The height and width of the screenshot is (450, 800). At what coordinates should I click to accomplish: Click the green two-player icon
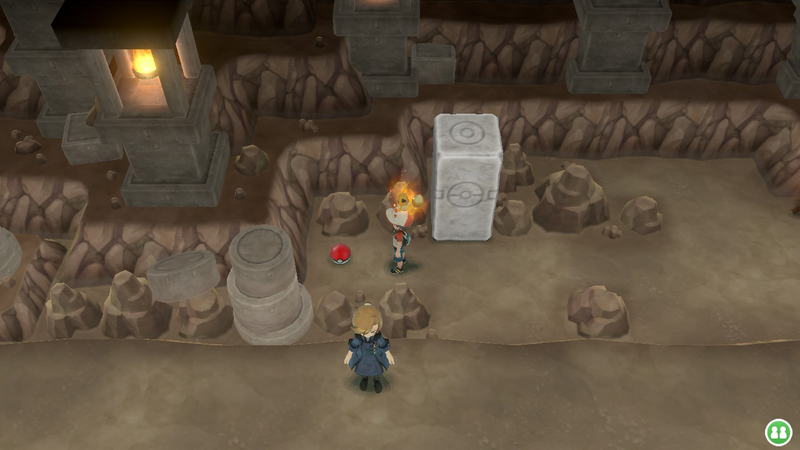pos(778,431)
